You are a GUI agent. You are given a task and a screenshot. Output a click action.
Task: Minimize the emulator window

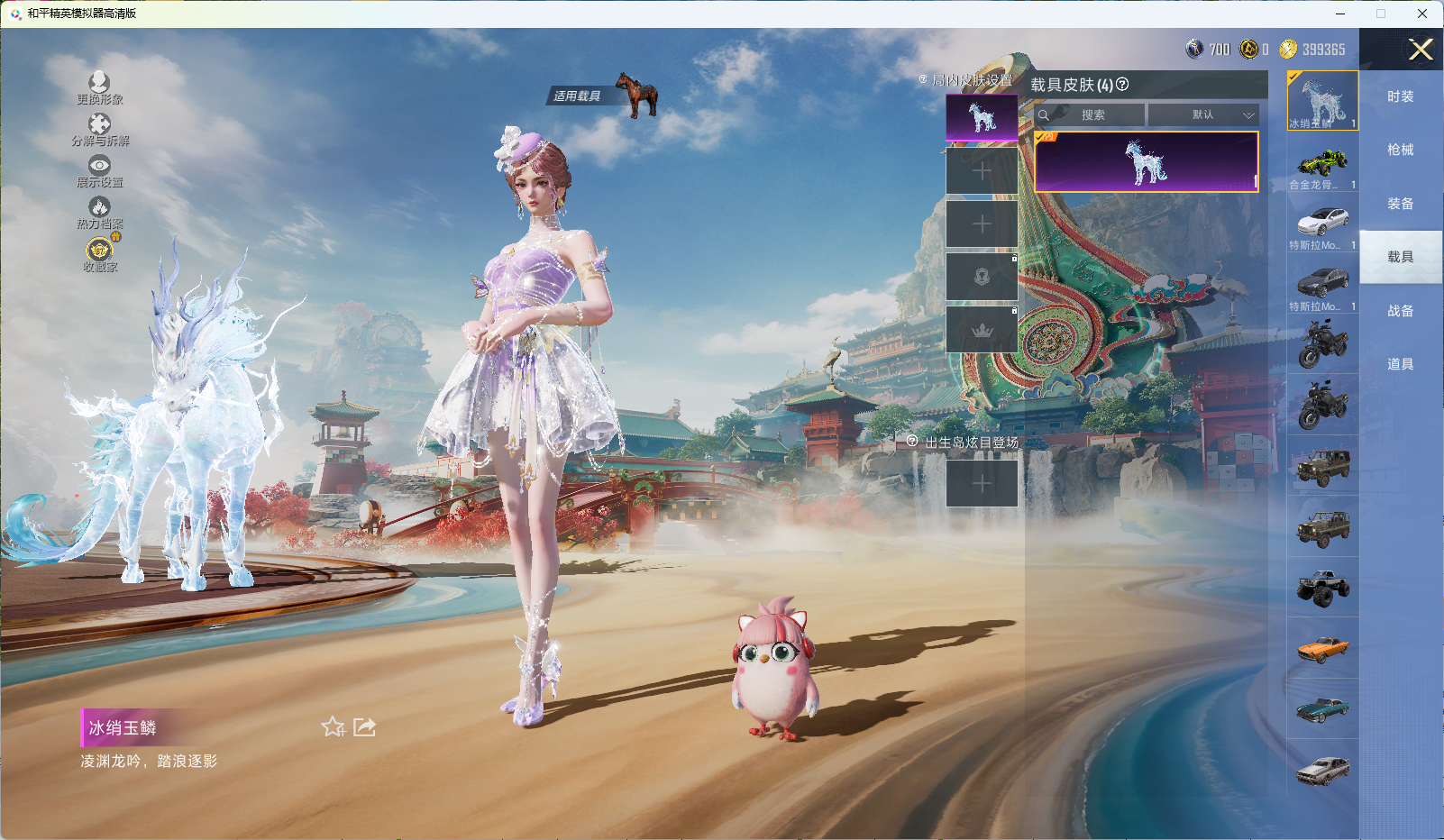tap(1340, 14)
